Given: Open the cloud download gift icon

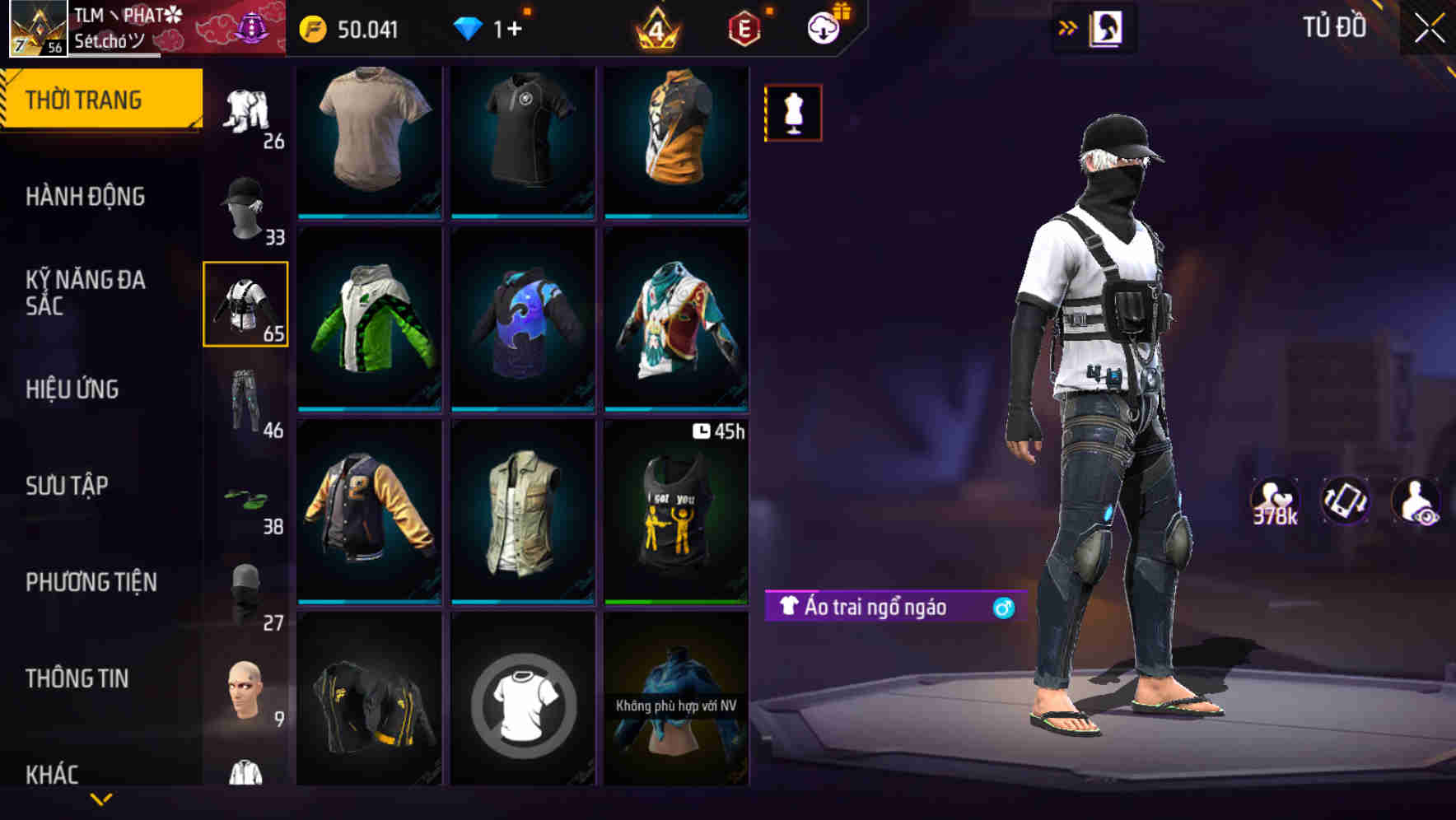Looking at the screenshot, I should 824,26.
